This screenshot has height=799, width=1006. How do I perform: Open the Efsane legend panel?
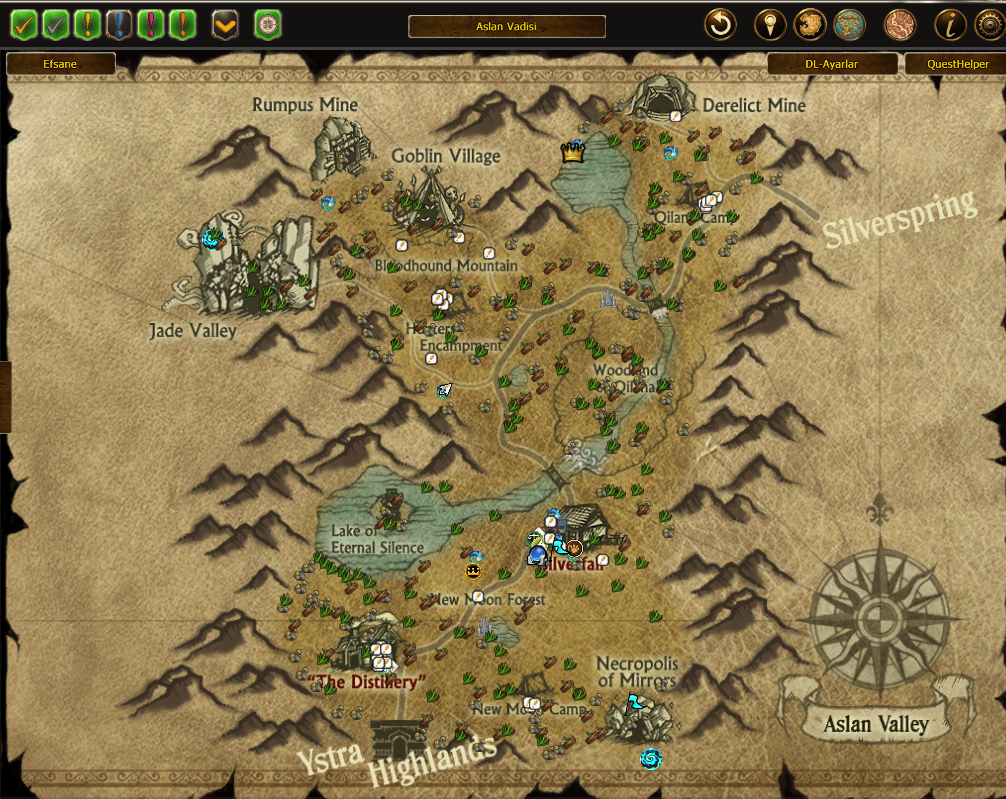coord(61,64)
